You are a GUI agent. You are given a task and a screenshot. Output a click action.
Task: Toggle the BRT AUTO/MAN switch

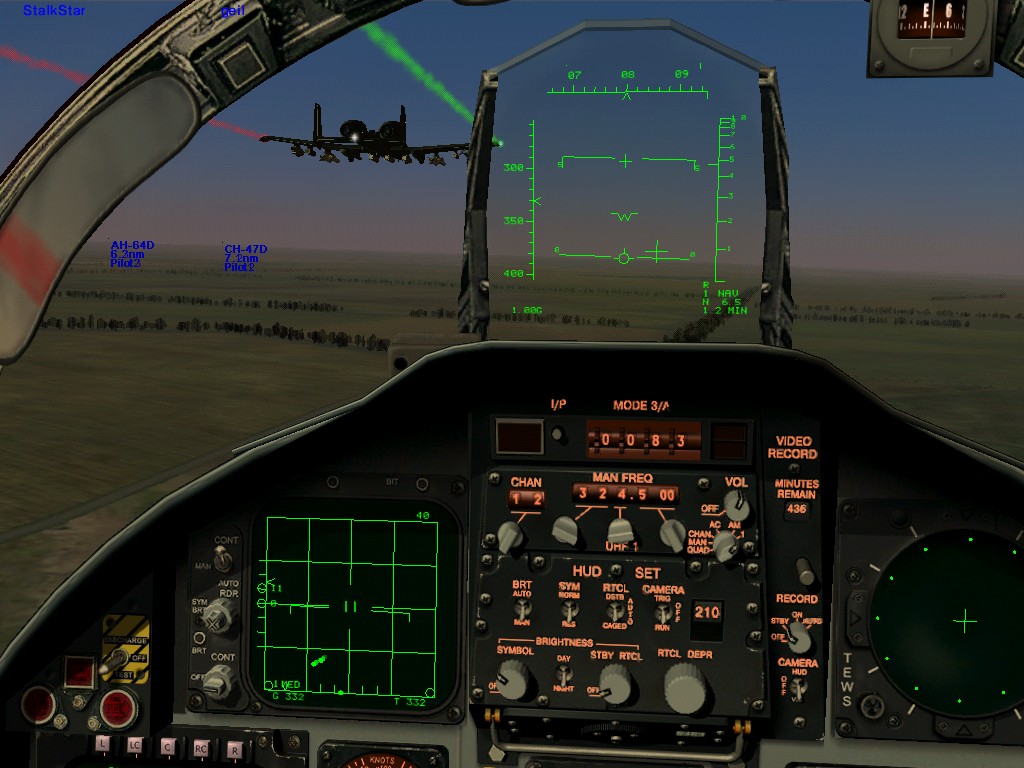[x=522, y=608]
